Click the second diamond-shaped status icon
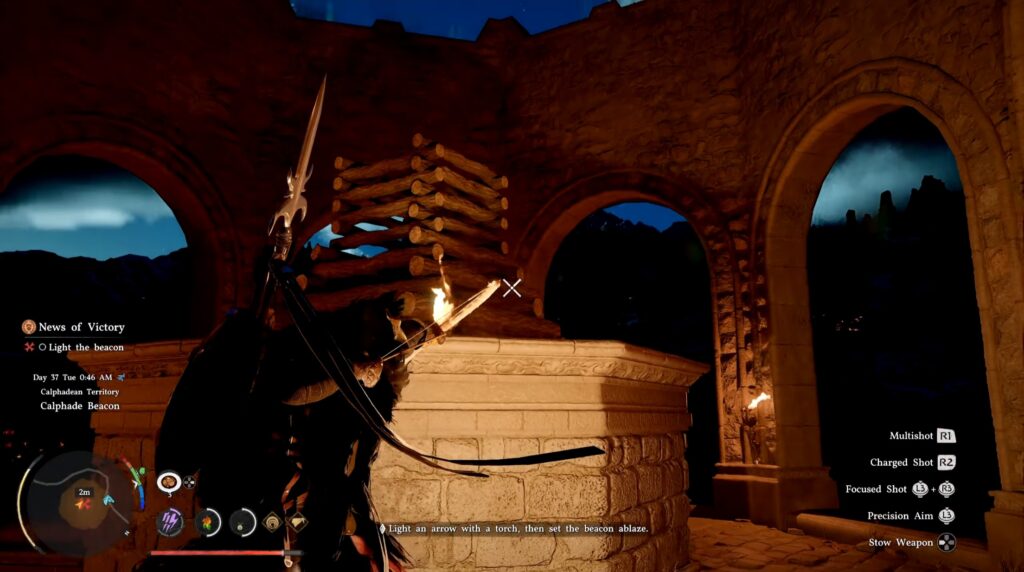Viewport: 1024px width, 572px height. pyautogui.click(x=297, y=521)
